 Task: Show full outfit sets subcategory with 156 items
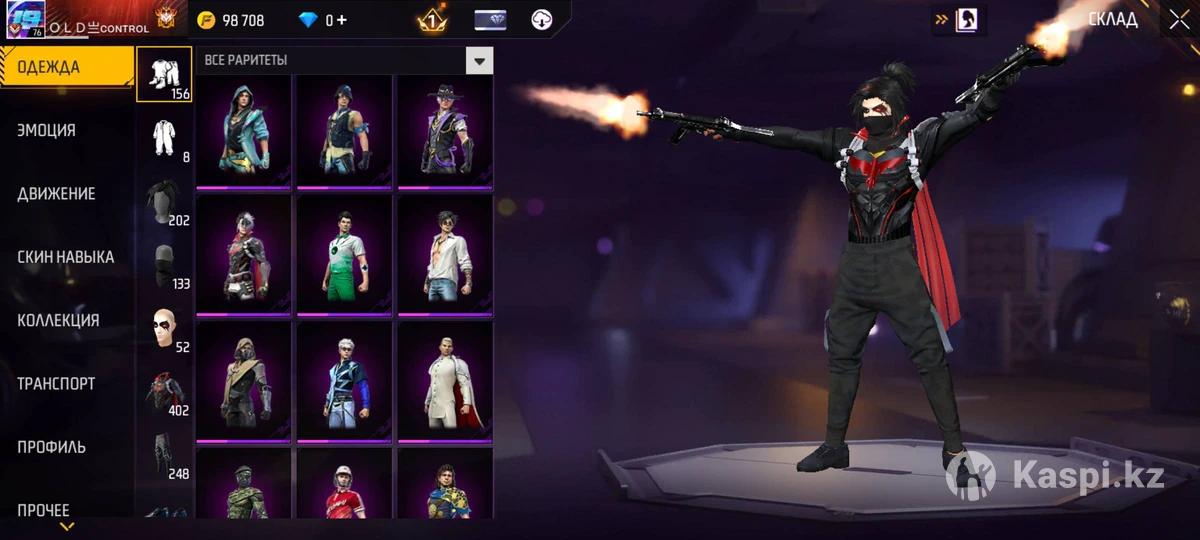[x=164, y=74]
